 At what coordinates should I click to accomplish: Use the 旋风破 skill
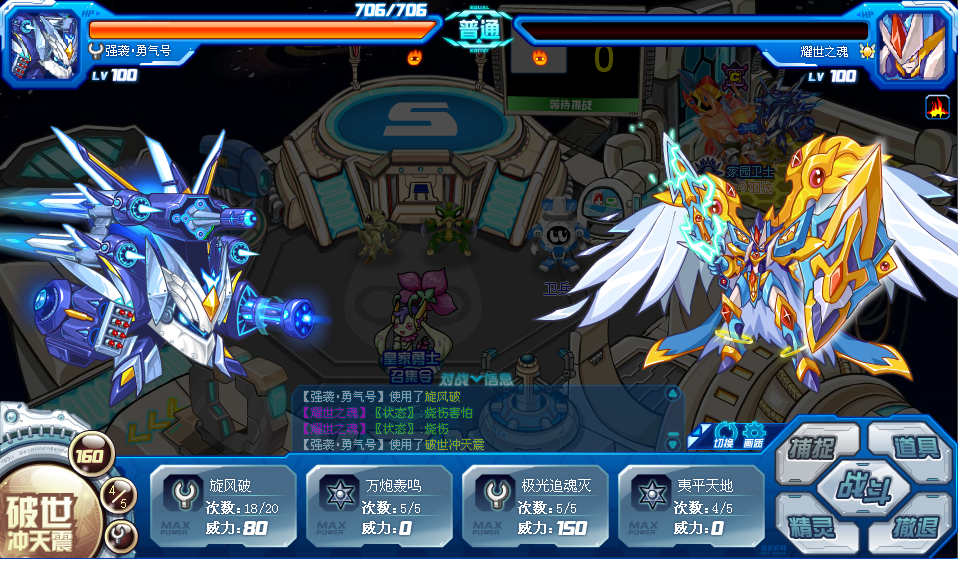tap(223, 505)
